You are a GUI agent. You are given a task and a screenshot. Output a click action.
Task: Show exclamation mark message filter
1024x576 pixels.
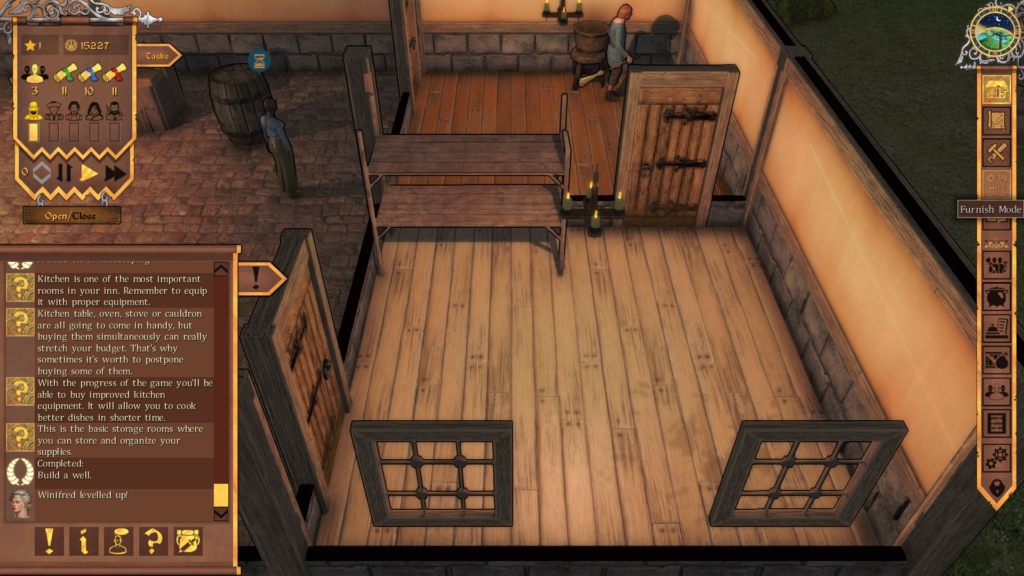tap(49, 541)
